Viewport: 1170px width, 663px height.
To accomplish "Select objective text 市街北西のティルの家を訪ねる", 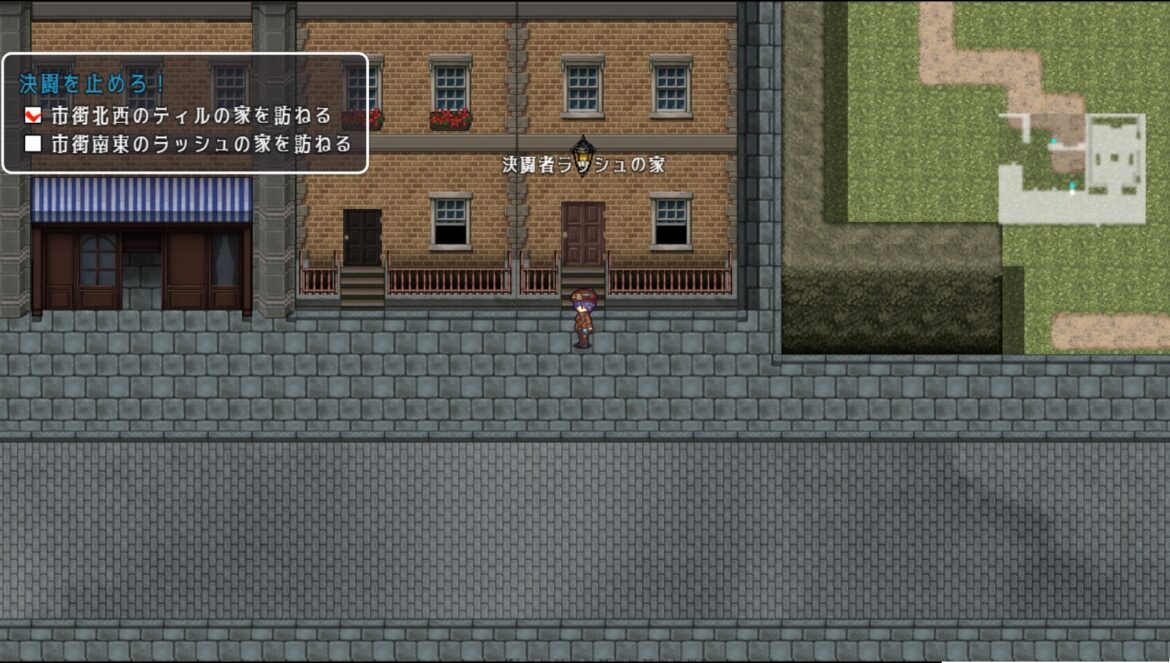I will pyautogui.click(x=191, y=116).
